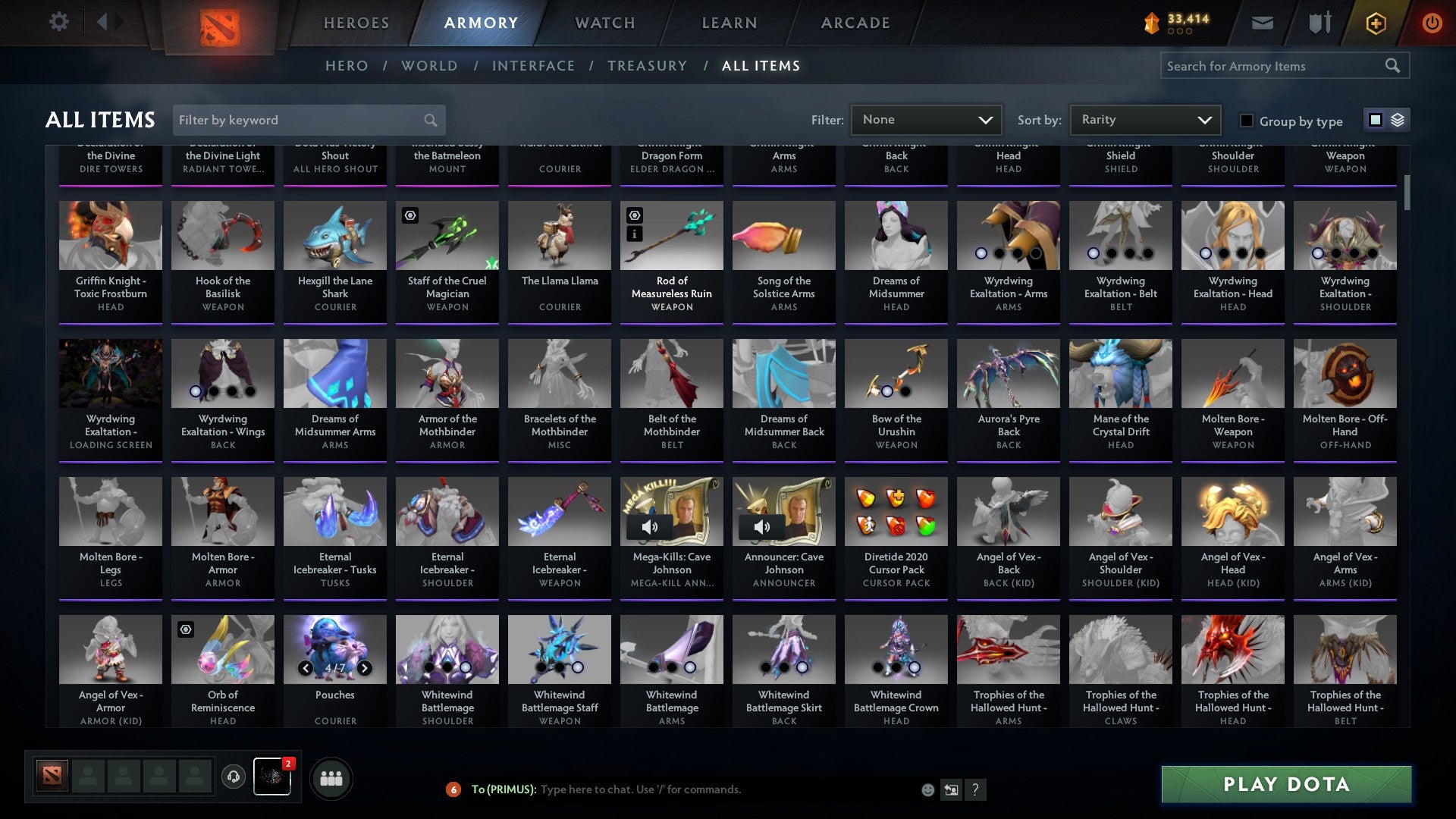The height and width of the screenshot is (819, 1456).
Task: Open the settings gear icon
Action: pos(58,22)
